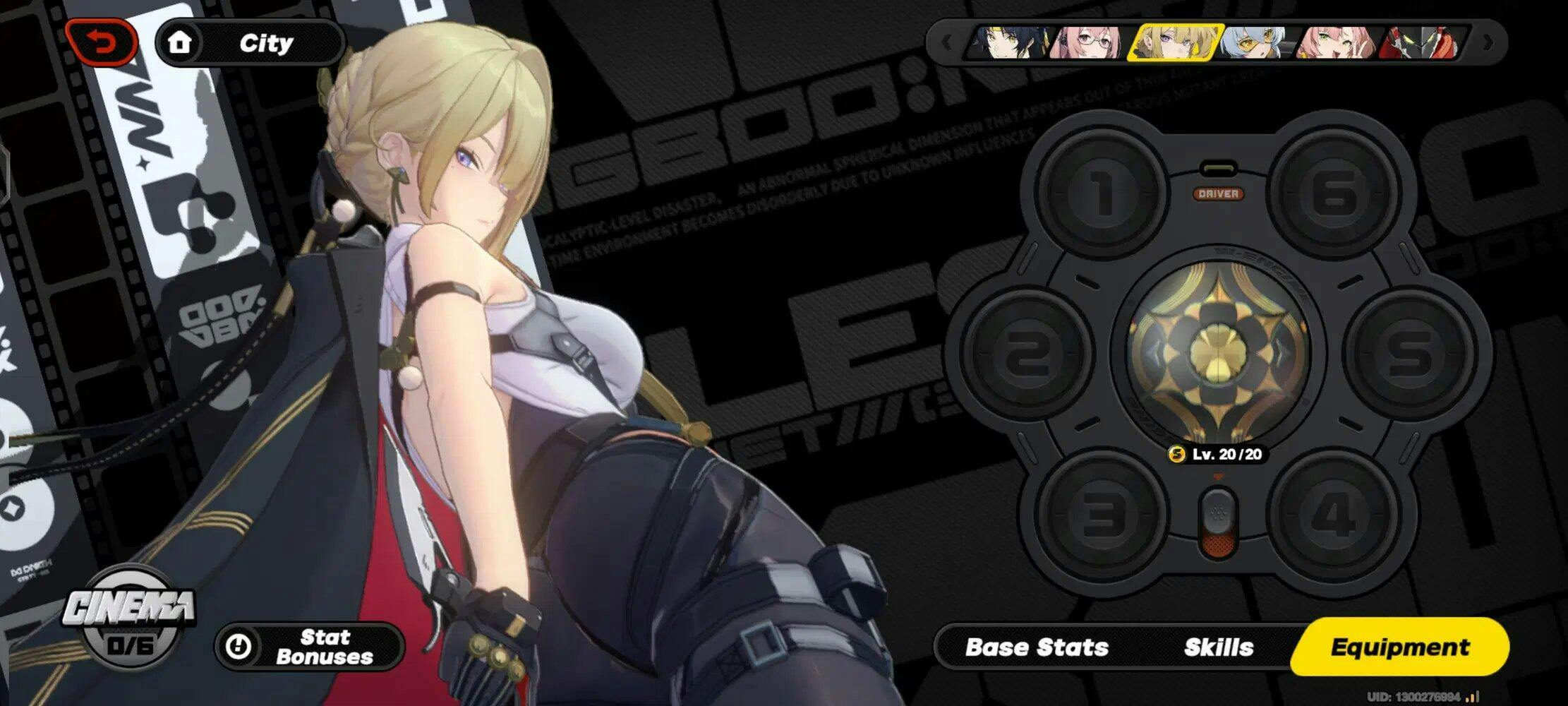Show the Stat Bonuses panel
1568x706 pixels.
pos(310,647)
